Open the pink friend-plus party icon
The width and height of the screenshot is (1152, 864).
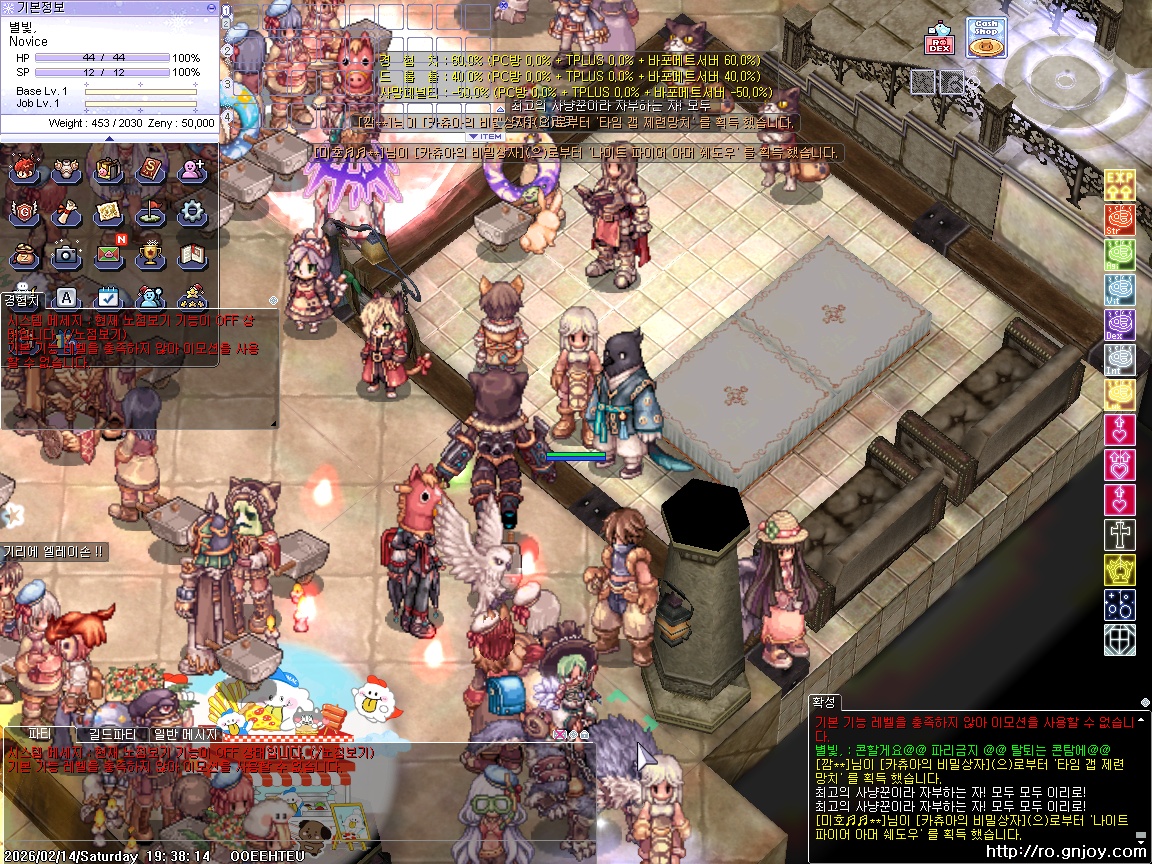click(191, 170)
